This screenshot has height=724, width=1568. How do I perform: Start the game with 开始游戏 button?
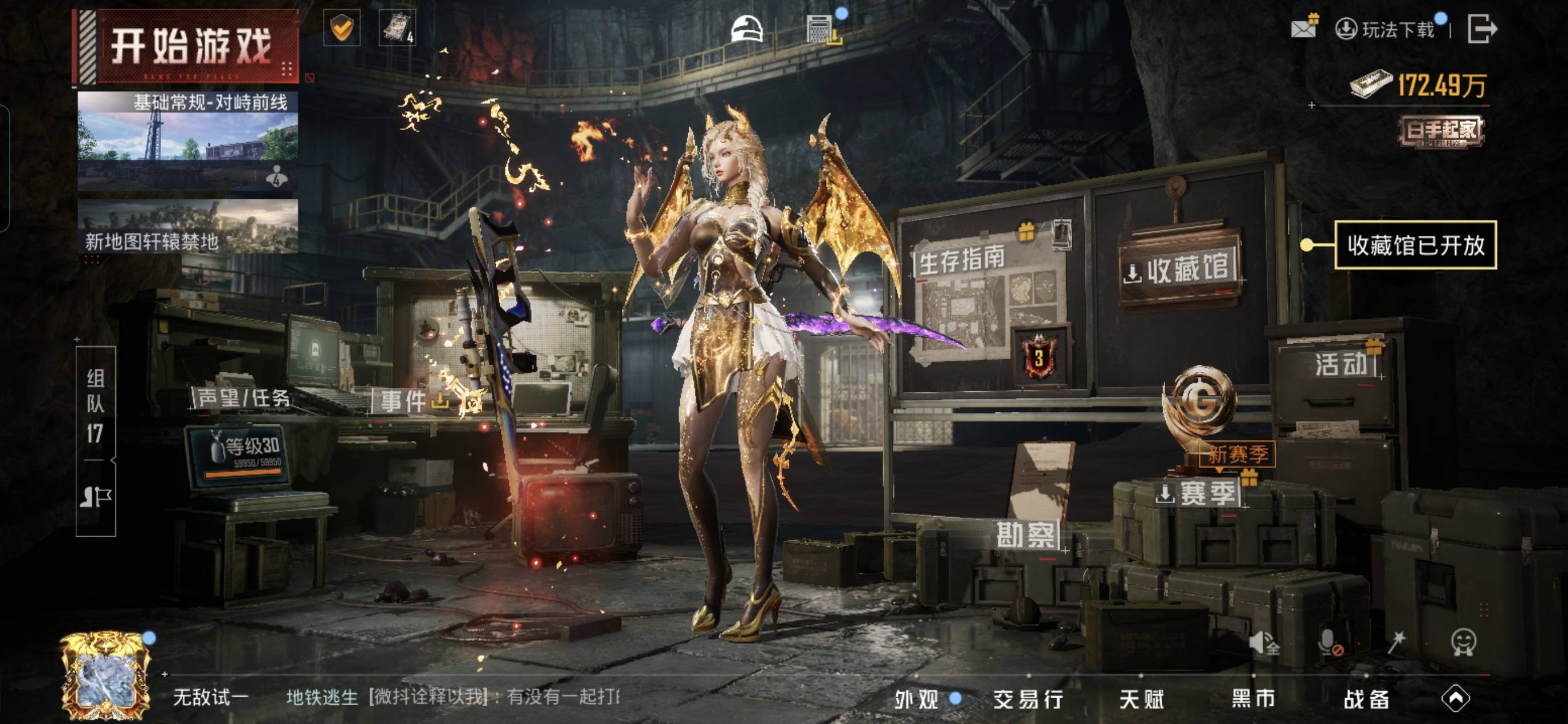tap(190, 46)
